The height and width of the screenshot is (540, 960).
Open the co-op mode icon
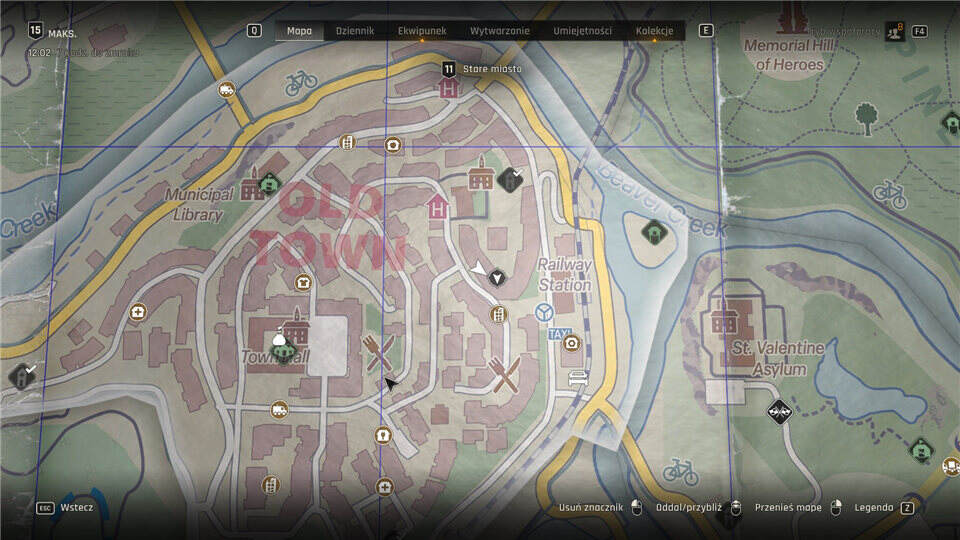(893, 32)
